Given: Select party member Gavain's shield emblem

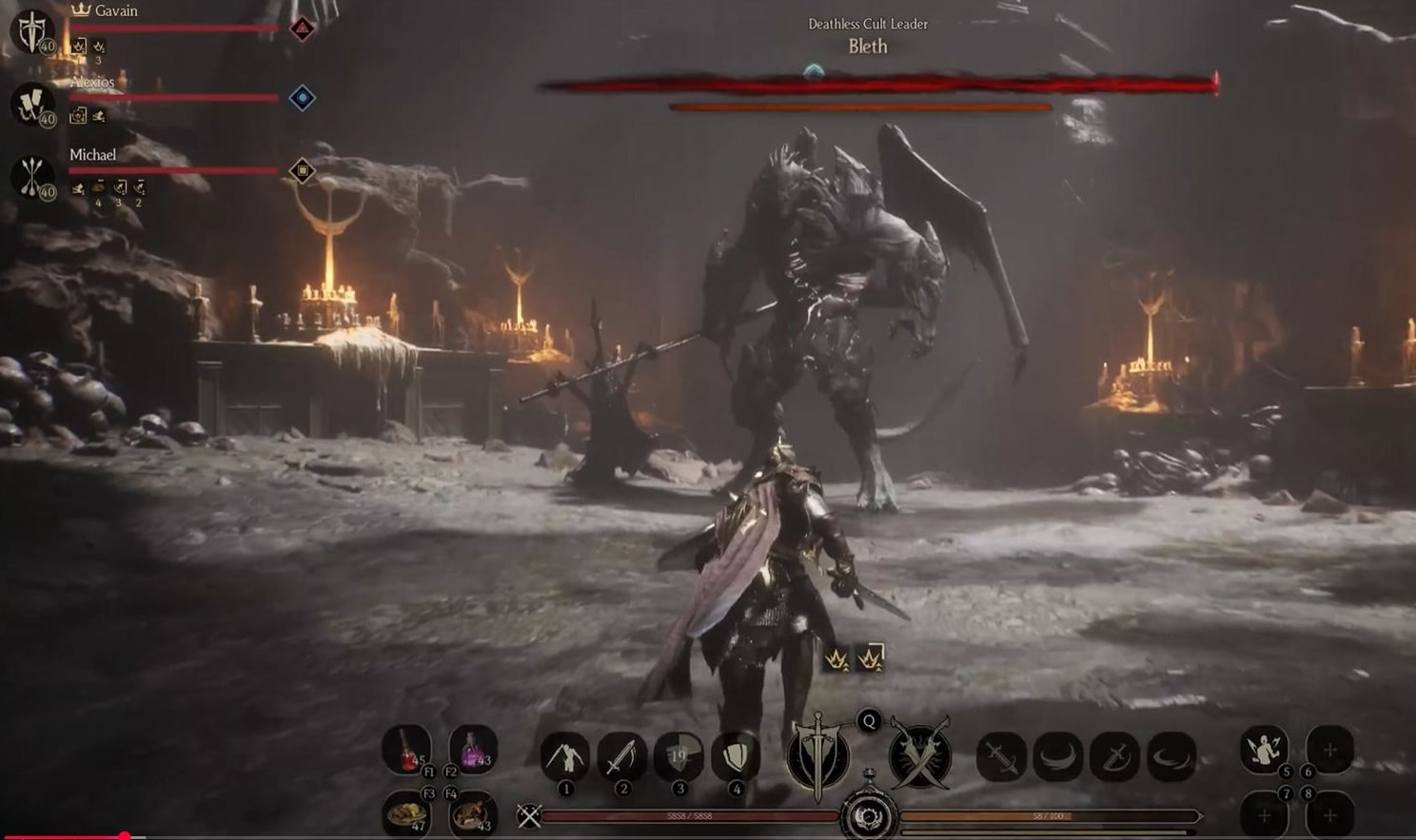Looking at the screenshot, I should (x=32, y=31).
